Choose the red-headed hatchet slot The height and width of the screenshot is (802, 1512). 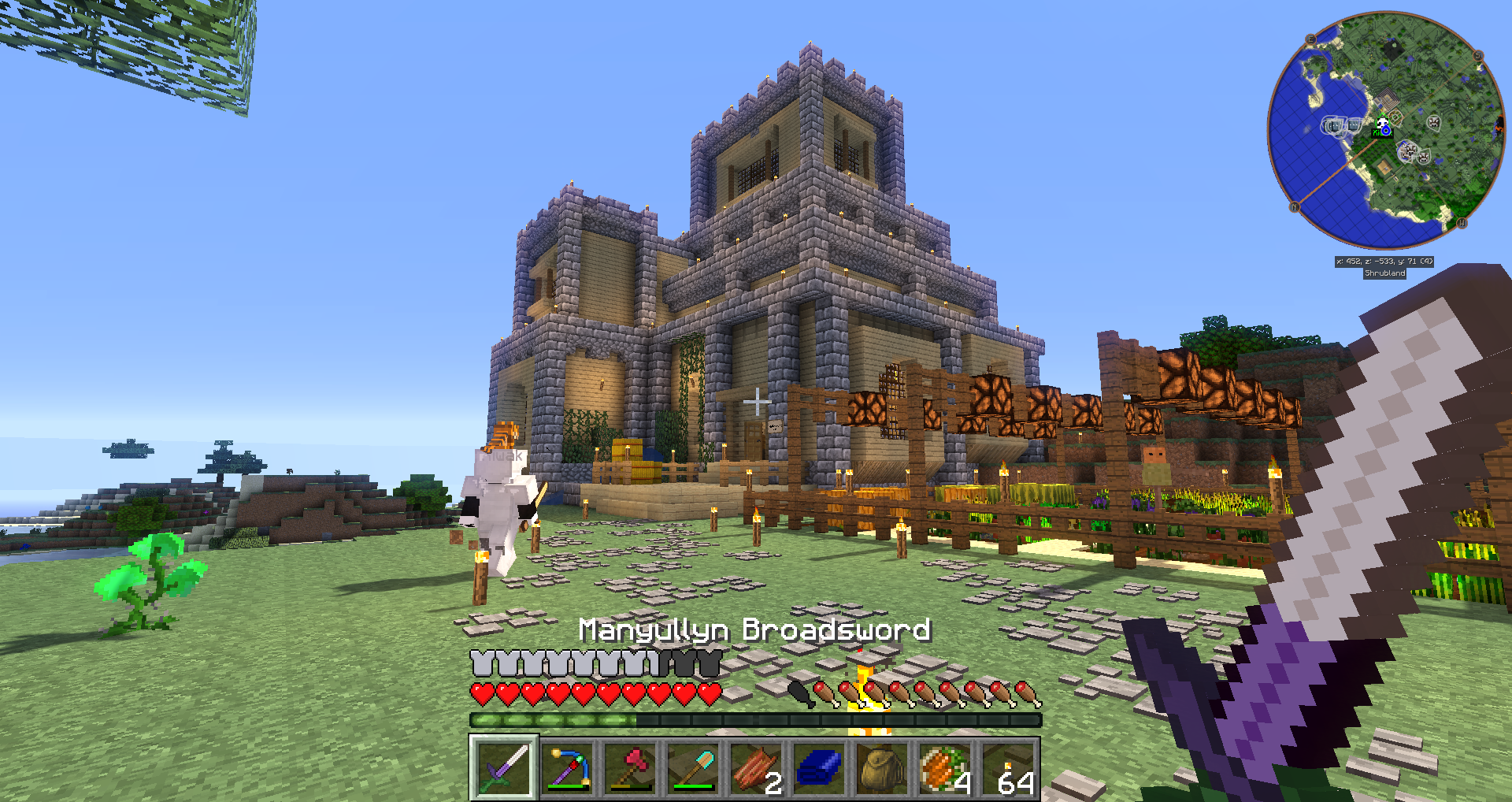tap(630, 767)
